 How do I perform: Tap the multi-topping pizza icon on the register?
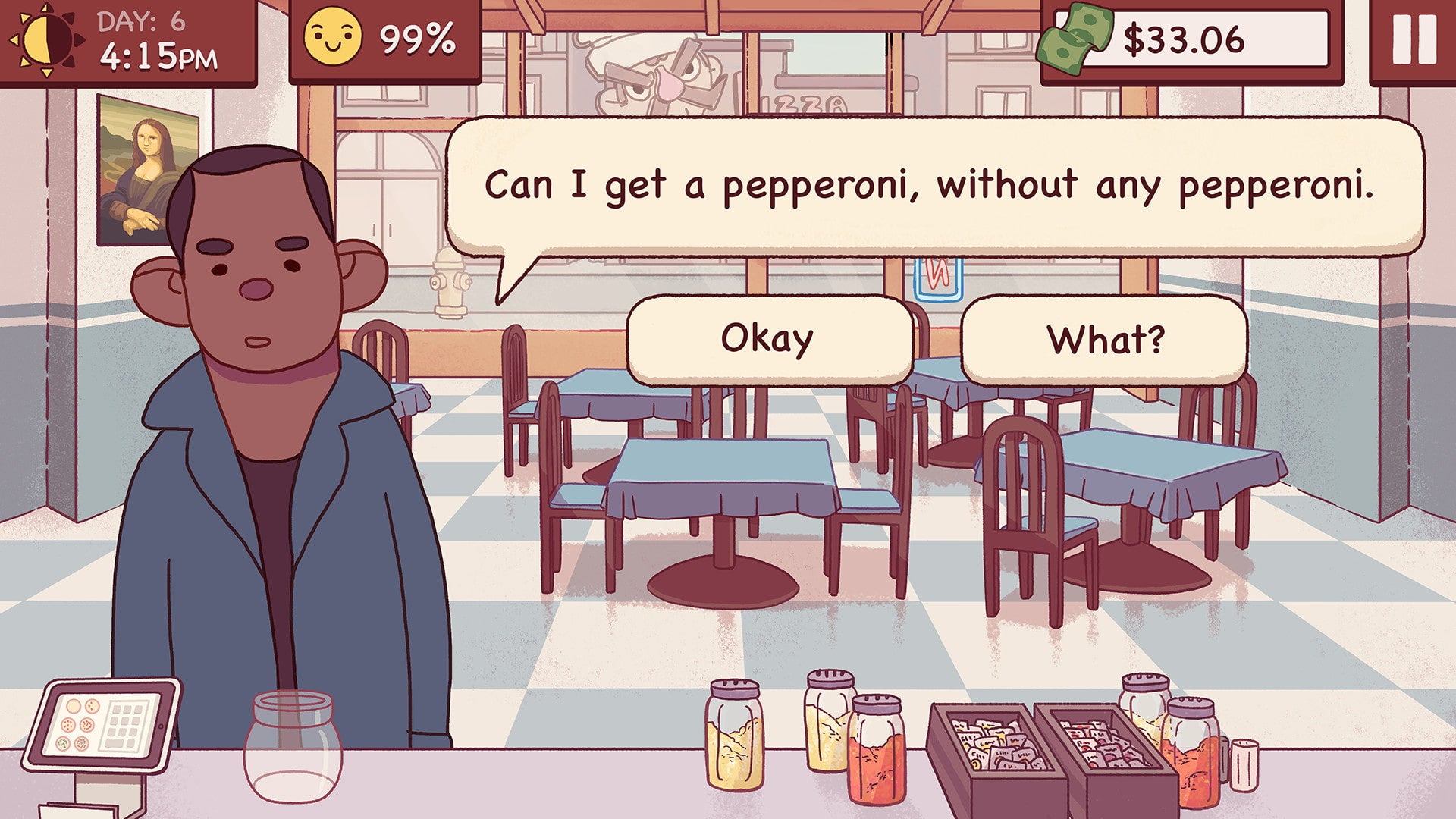coord(82,742)
